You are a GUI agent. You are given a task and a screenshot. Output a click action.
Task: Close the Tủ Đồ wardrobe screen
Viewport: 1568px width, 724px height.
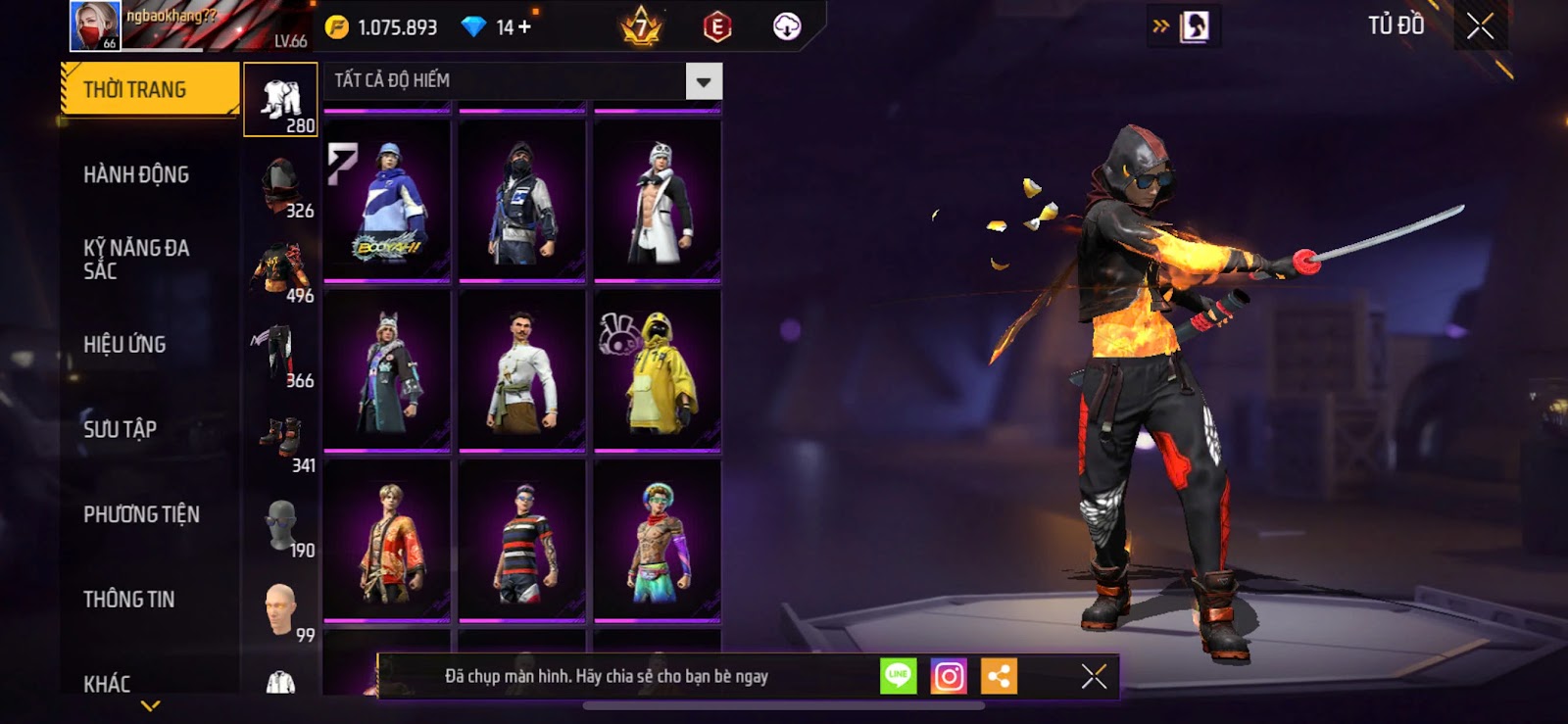pyautogui.click(x=1480, y=26)
